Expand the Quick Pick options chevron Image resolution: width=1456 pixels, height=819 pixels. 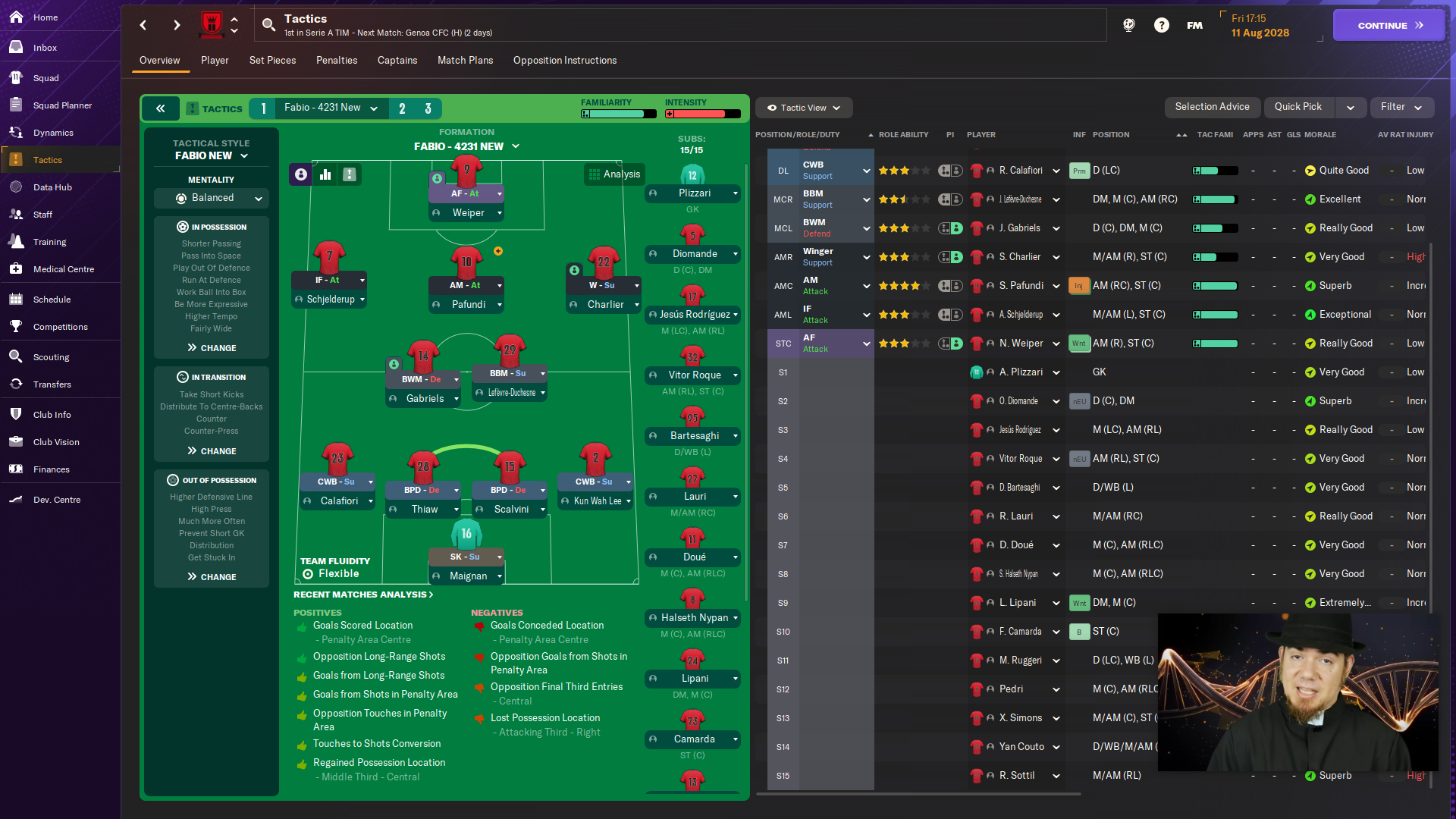tap(1351, 107)
